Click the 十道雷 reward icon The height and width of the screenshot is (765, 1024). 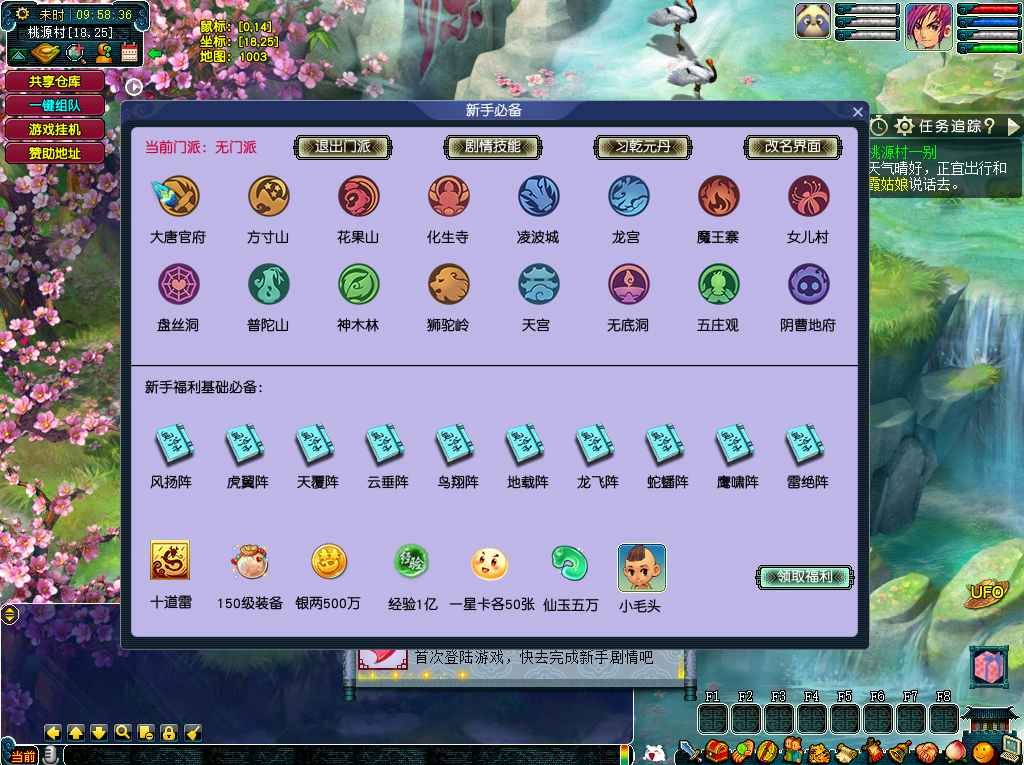[170, 561]
